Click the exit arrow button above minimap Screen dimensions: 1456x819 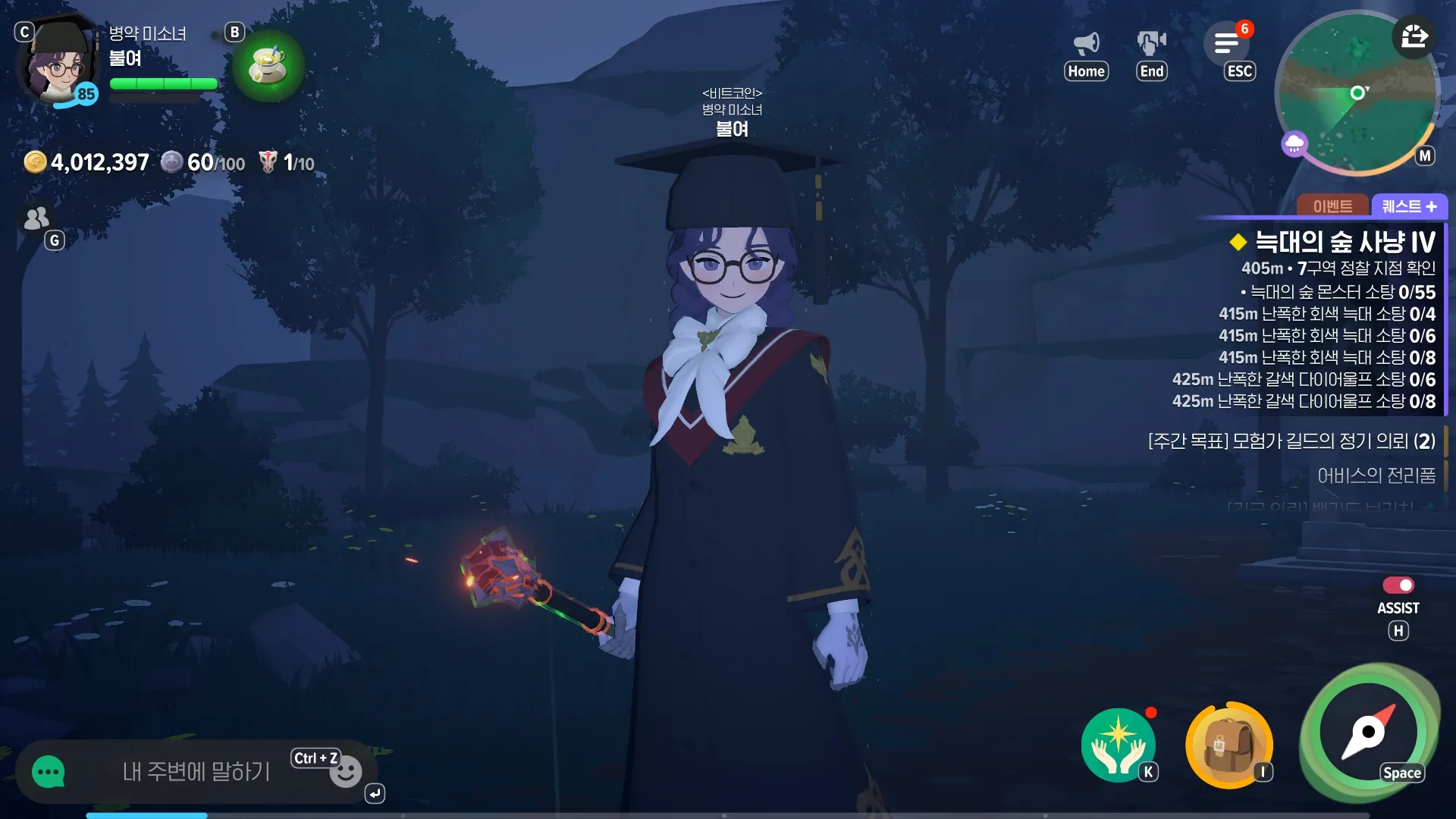tap(1414, 36)
